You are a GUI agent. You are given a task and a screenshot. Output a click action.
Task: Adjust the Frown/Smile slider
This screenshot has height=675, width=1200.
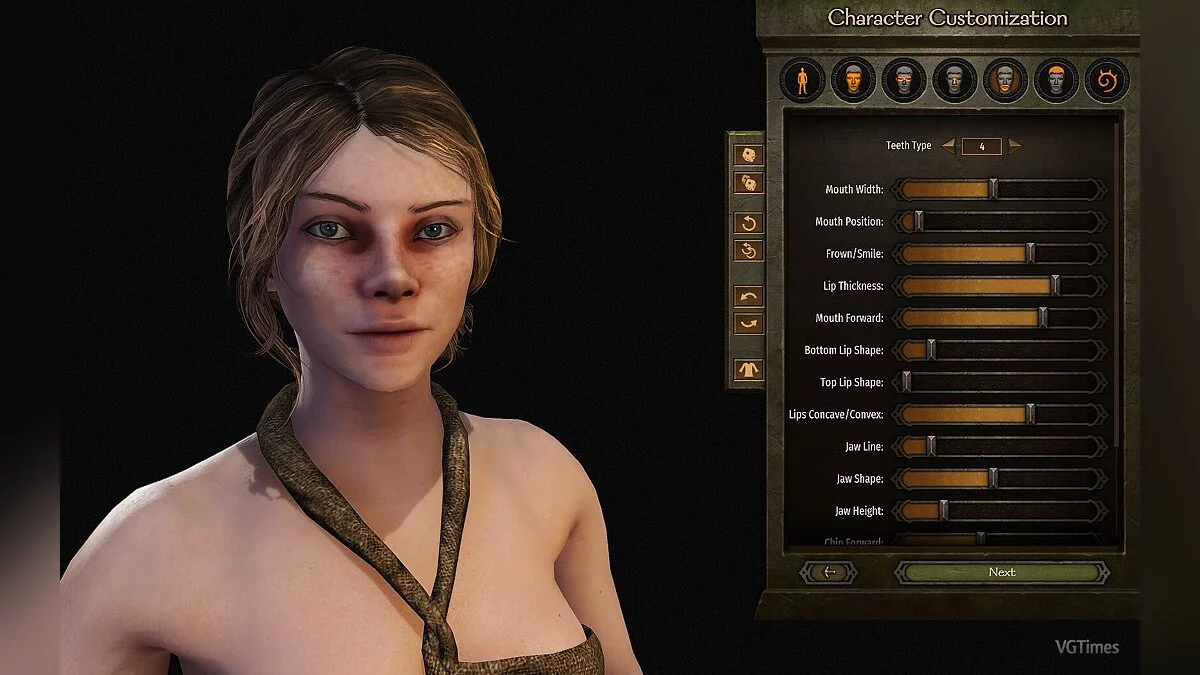[x=1030, y=254]
